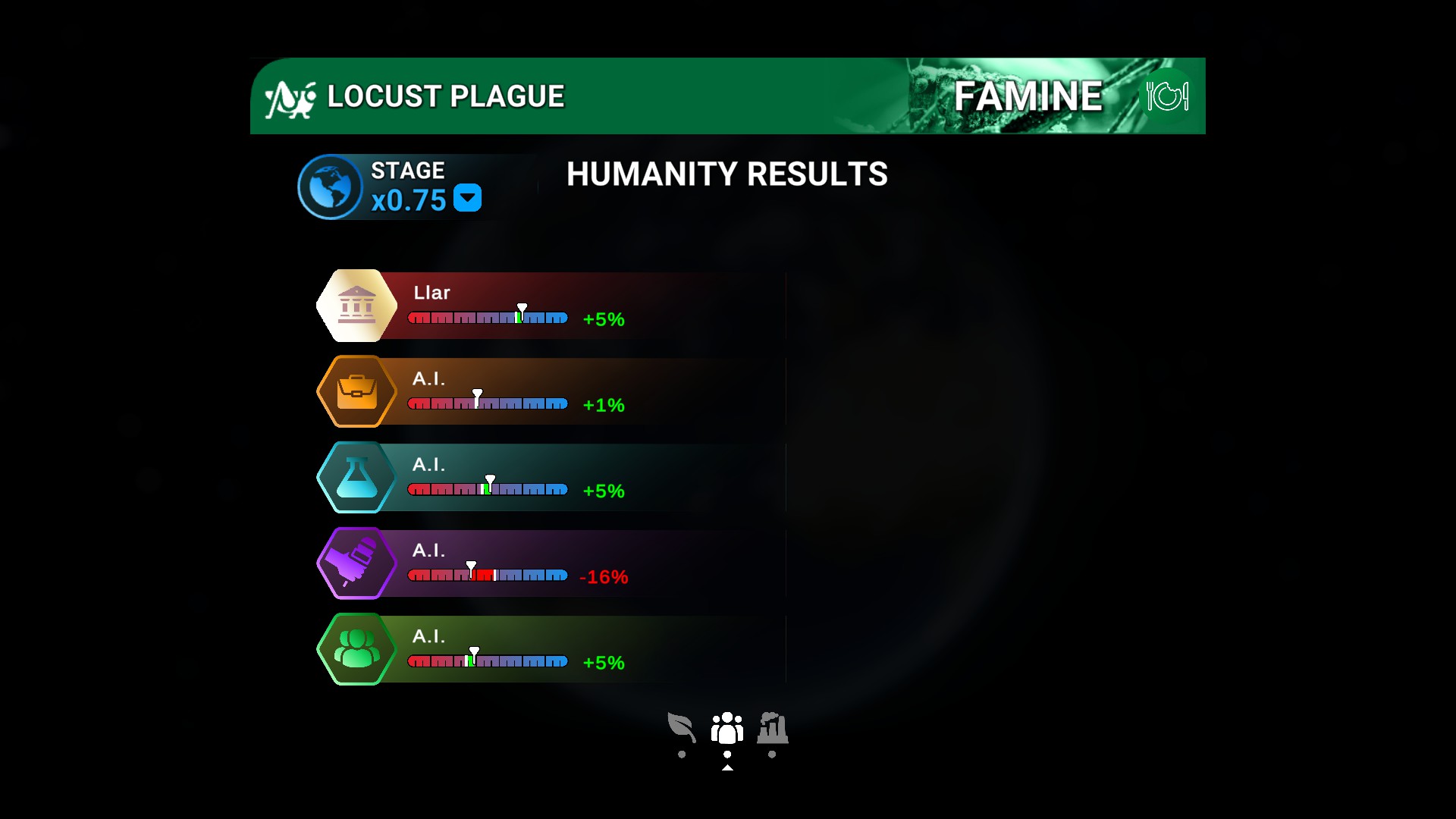1456x819 pixels.
Task: Select the government building hexagon icon
Action: point(356,305)
